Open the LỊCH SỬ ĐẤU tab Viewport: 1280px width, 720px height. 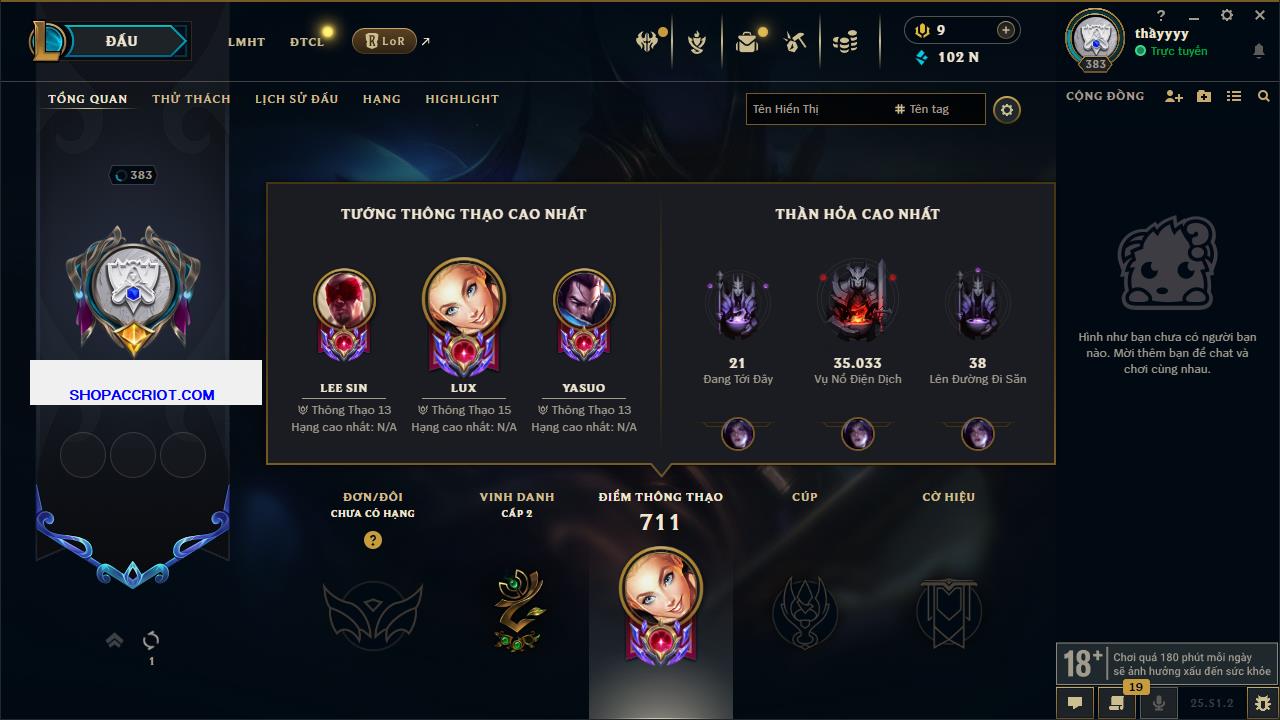coord(296,99)
